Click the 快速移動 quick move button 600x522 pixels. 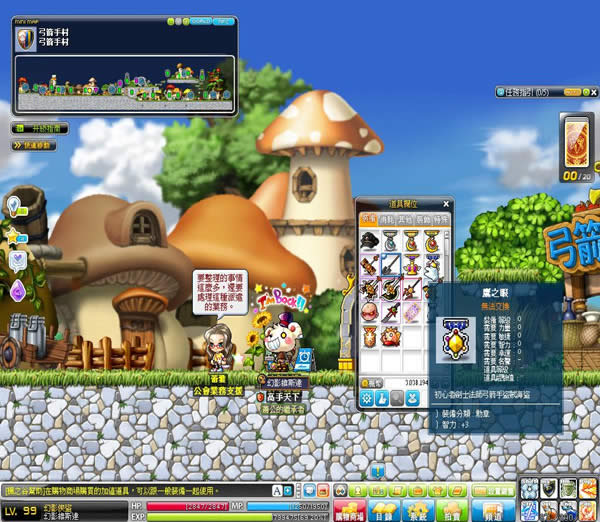(x=34, y=146)
